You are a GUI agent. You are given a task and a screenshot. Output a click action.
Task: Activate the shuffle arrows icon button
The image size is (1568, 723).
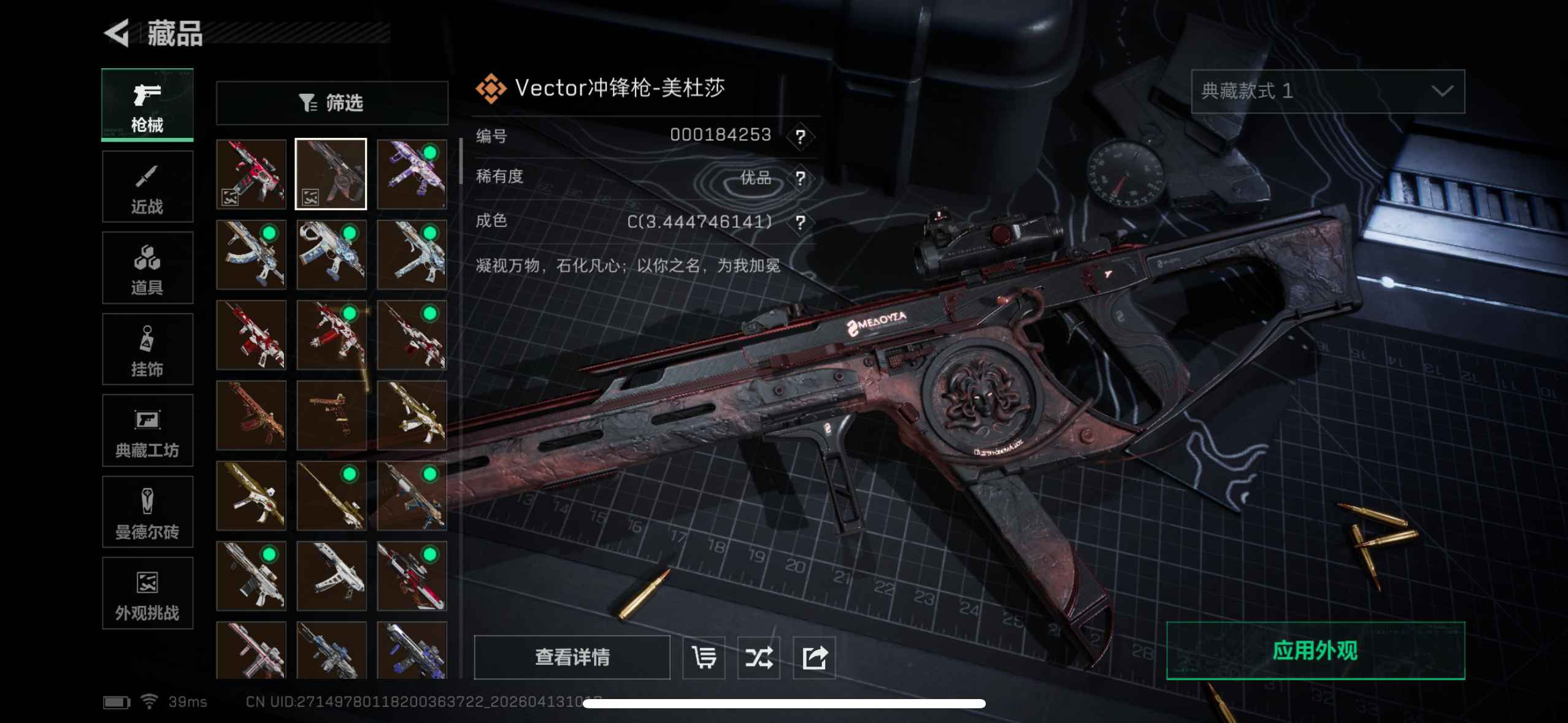click(x=759, y=657)
